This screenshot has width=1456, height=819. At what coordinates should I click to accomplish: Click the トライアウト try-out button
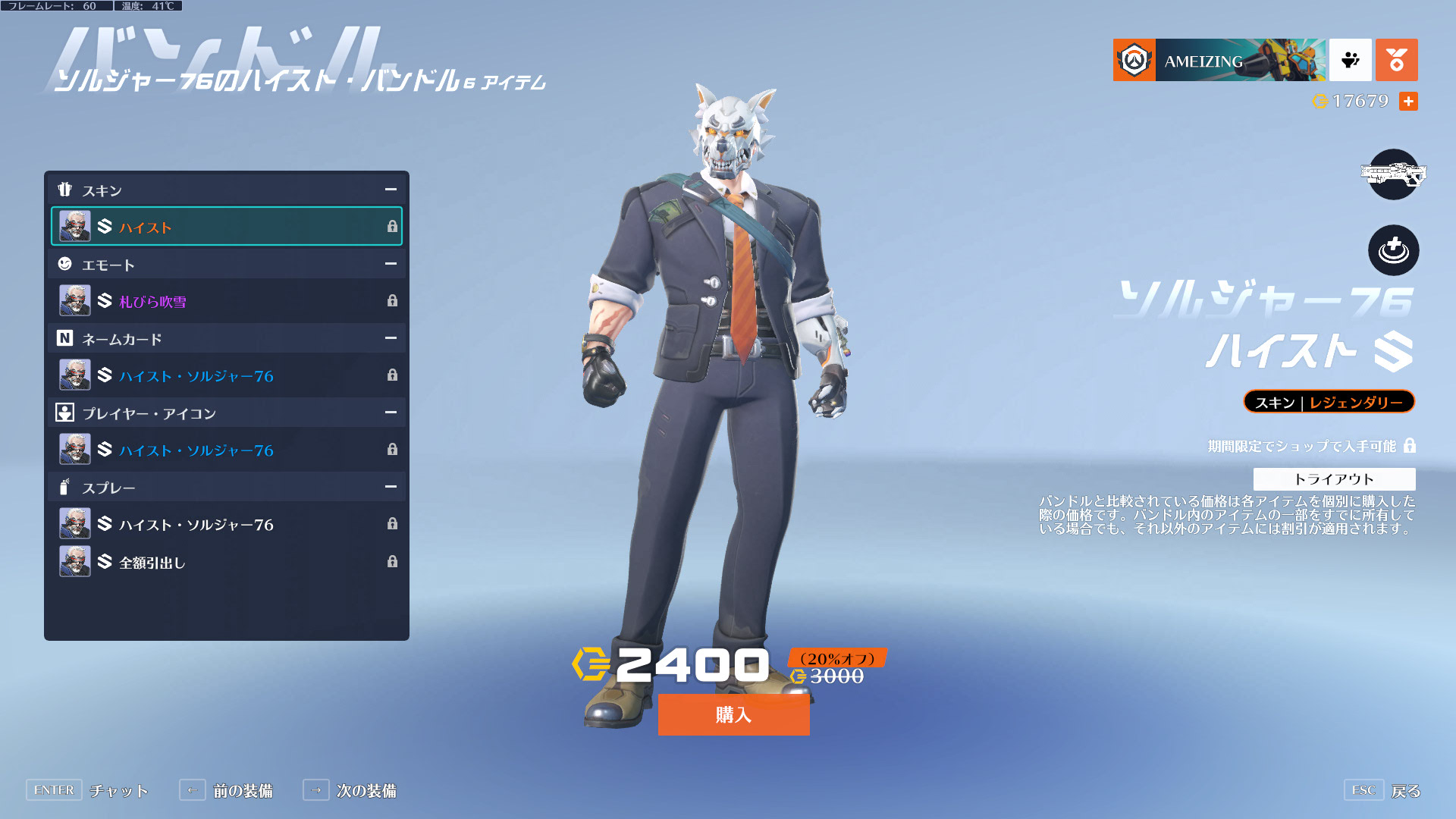coord(1334,479)
